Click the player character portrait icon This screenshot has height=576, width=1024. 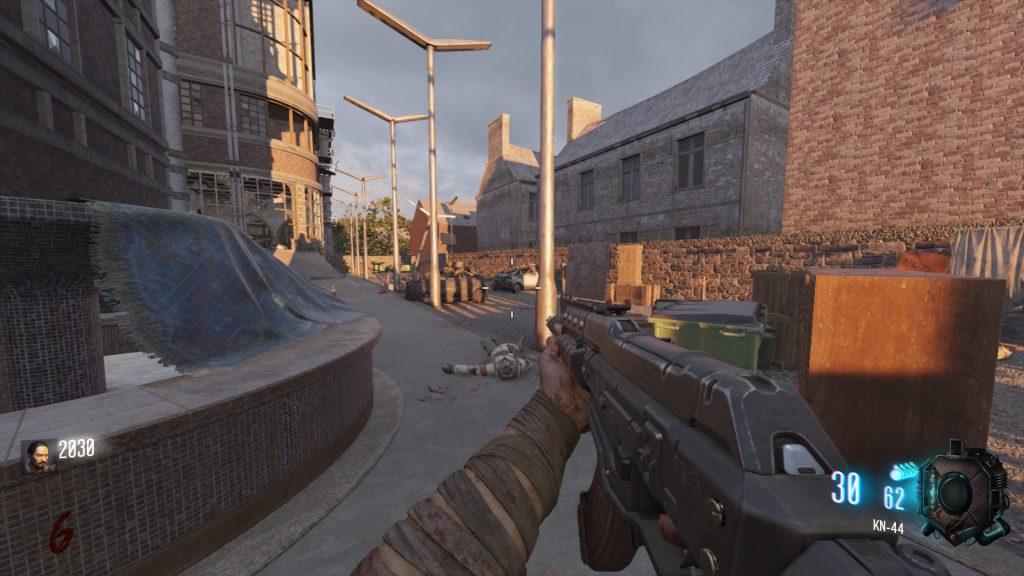[38, 456]
